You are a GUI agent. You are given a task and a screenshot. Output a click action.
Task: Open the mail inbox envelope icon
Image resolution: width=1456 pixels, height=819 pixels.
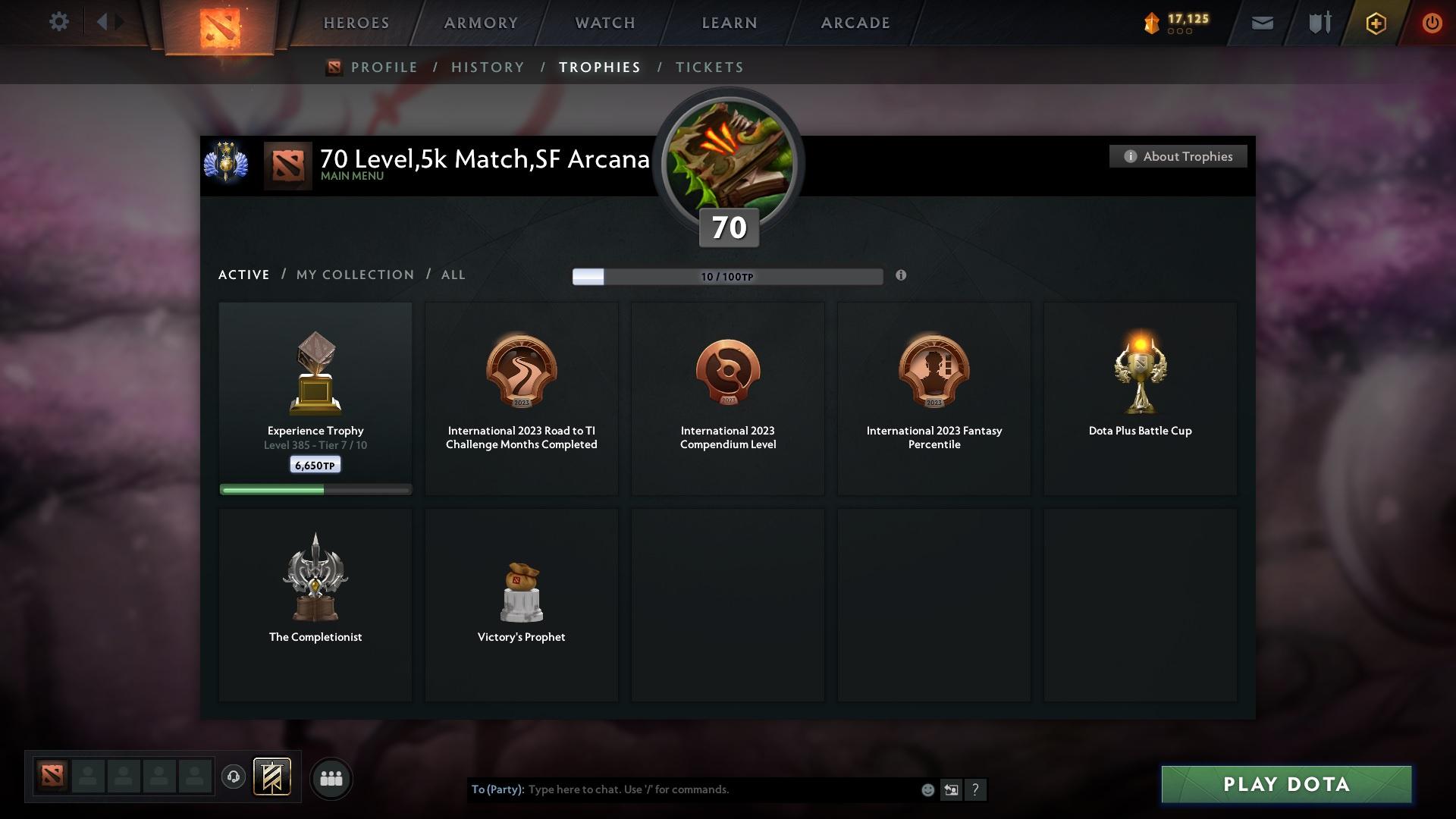pyautogui.click(x=1262, y=23)
